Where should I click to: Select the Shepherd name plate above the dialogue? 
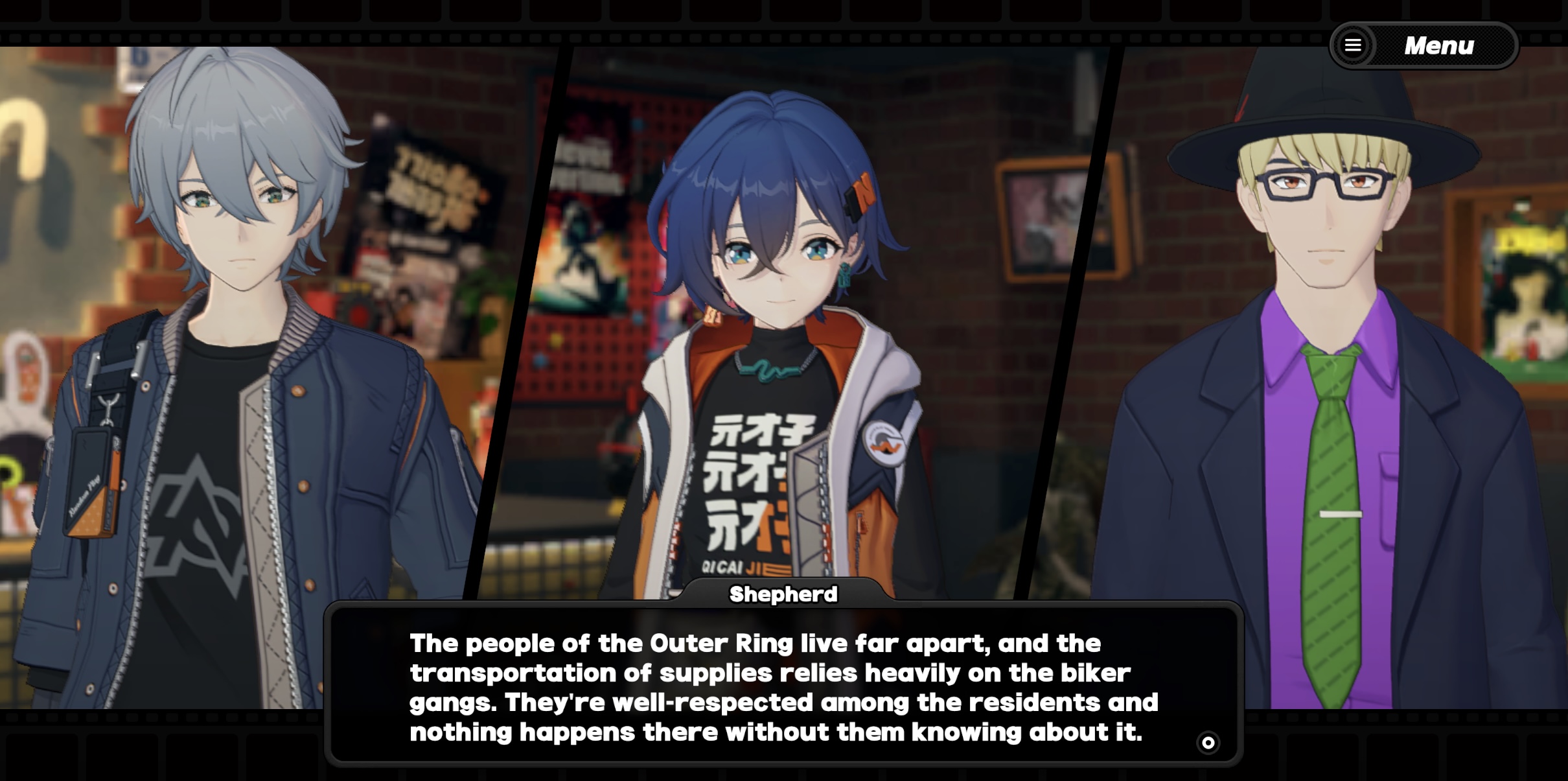pos(783,594)
